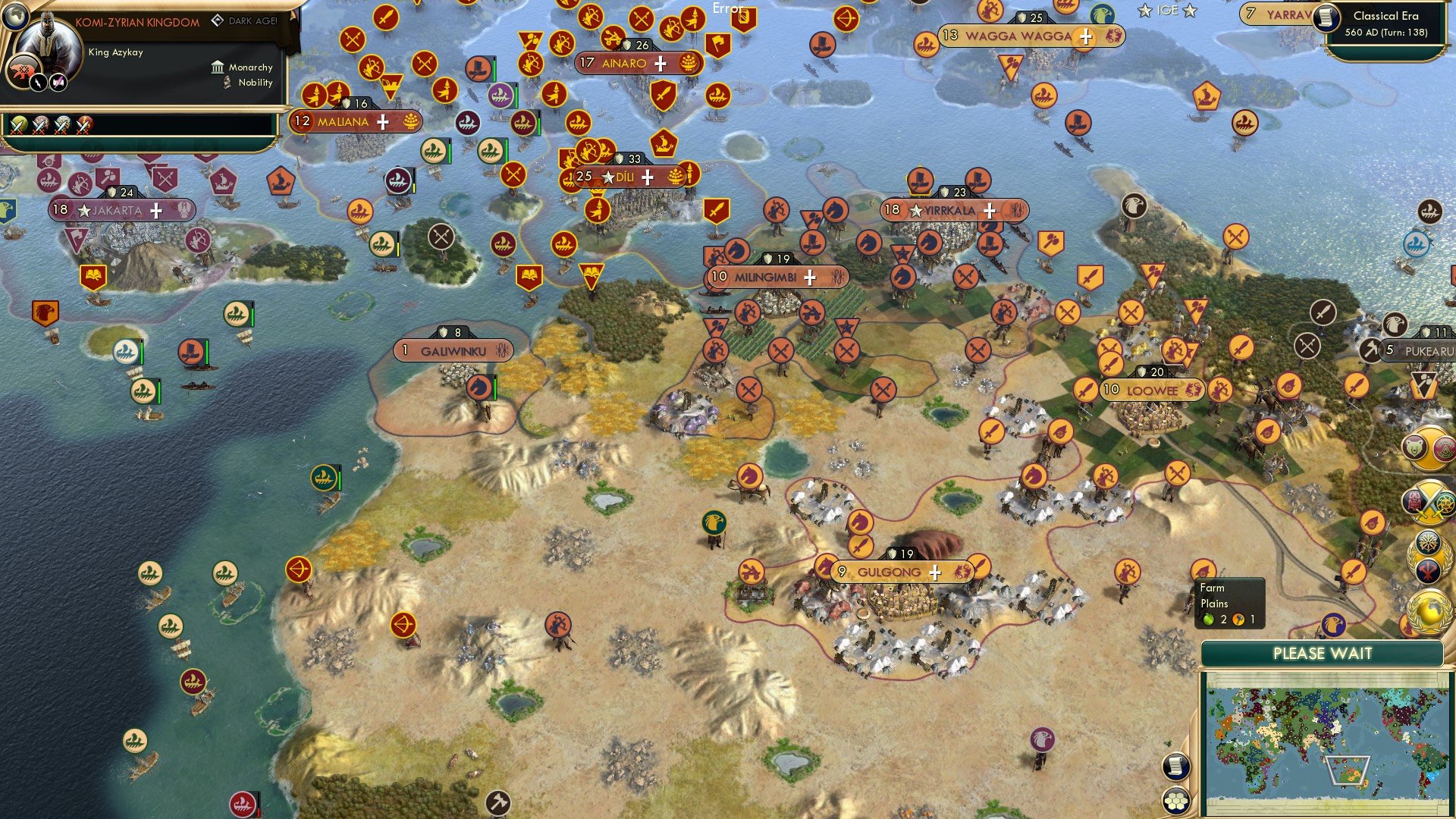Expand the Yirrkala city banner plus button
This screenshot has height=819, width=1456.
coord(988,210)
